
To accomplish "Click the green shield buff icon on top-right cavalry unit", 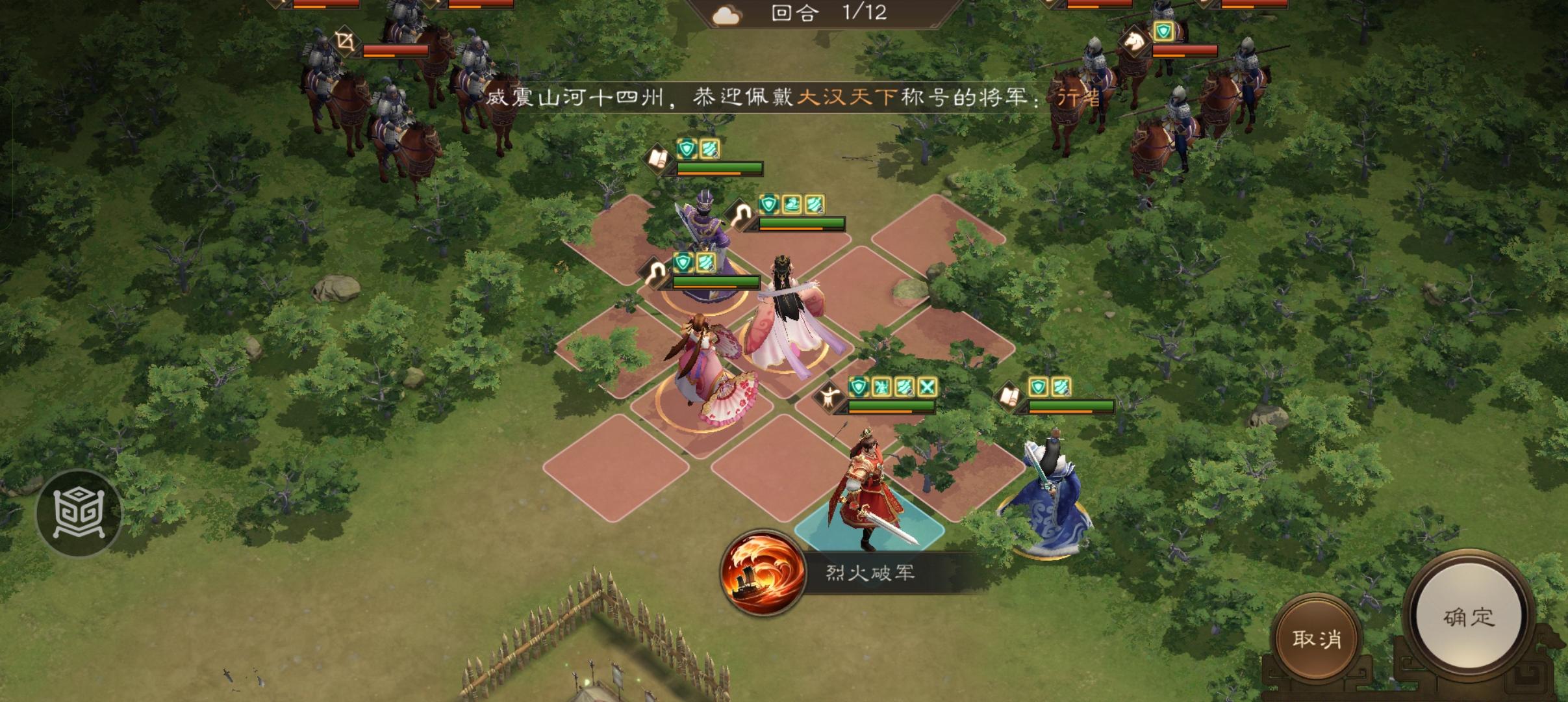I will (1163, 32).
